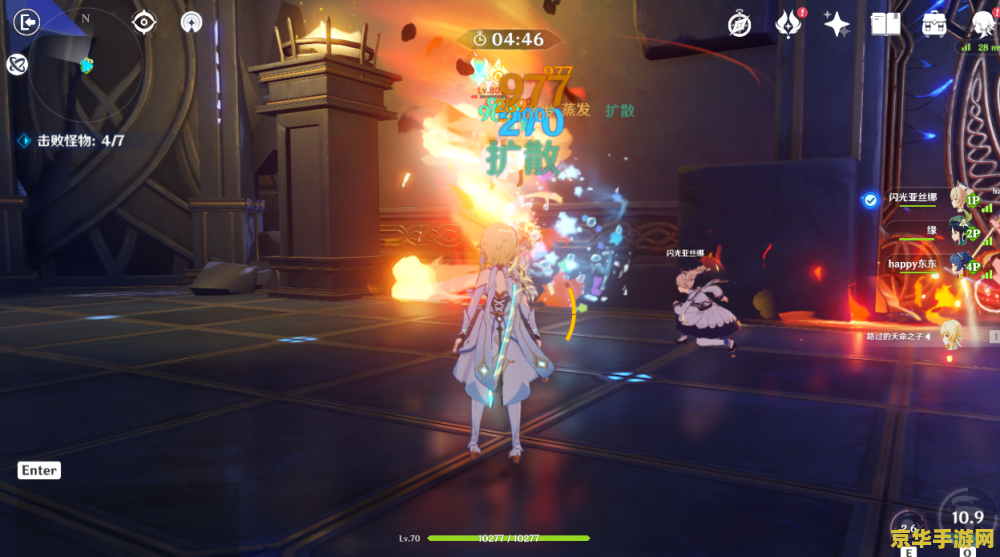
Task: Select party member 闪光亚丝娜
Action: point(915,199)
